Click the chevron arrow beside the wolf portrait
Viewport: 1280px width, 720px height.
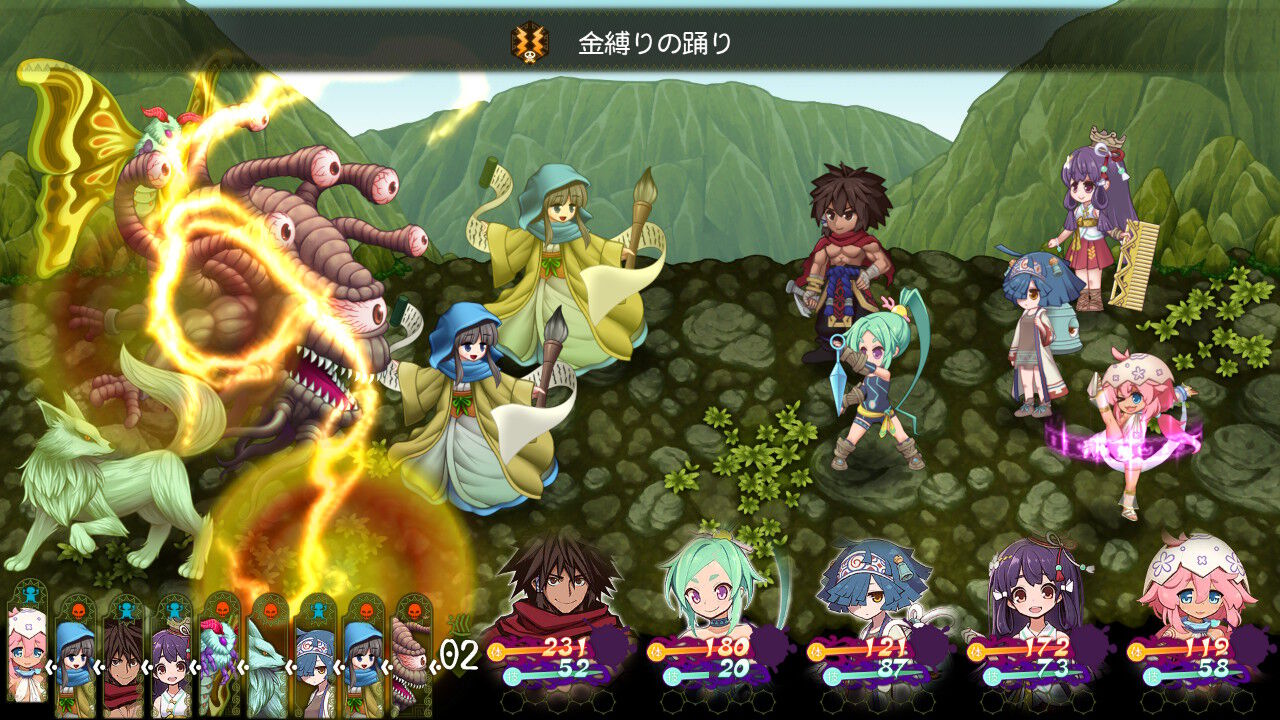[x=289, y=665]
